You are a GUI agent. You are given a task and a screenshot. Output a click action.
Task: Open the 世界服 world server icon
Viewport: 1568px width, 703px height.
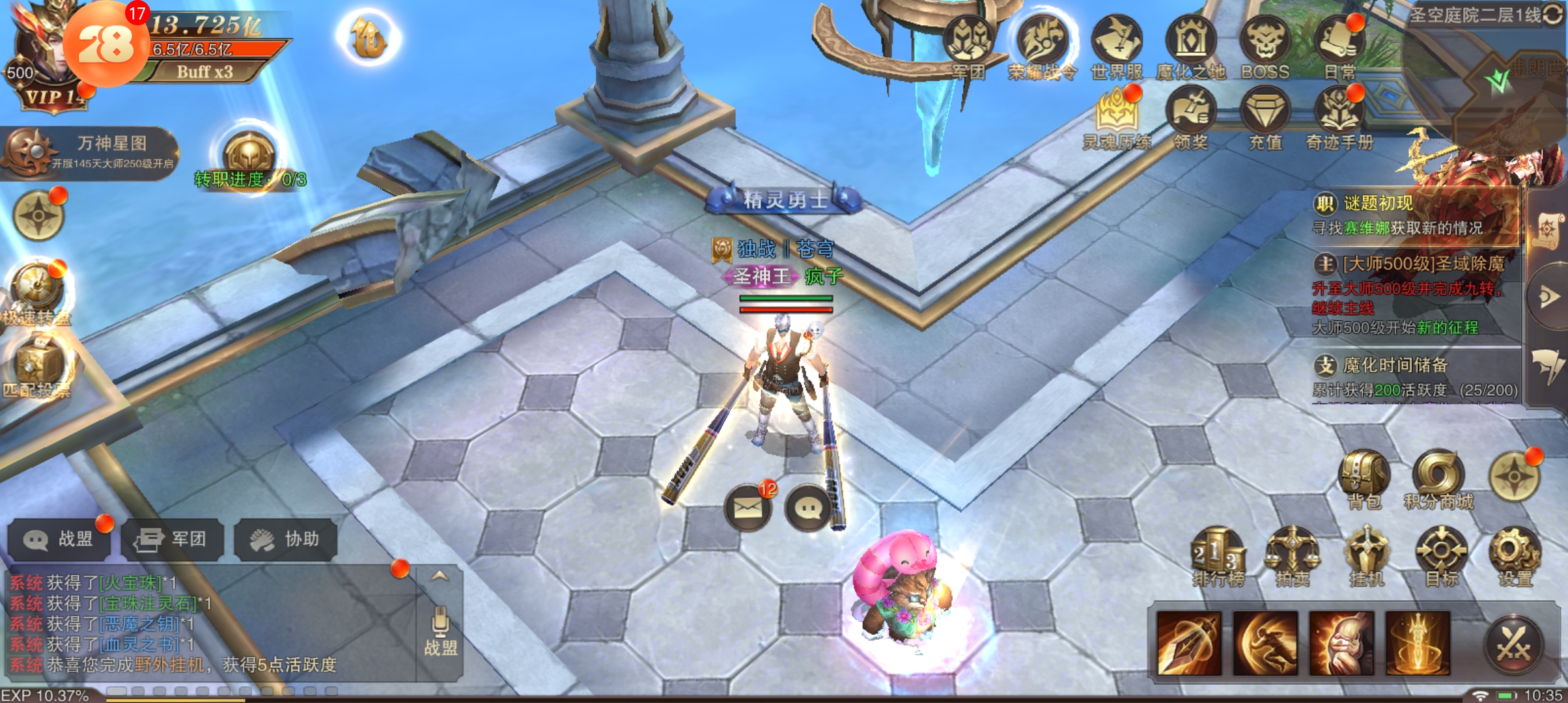pos(1116,44)
